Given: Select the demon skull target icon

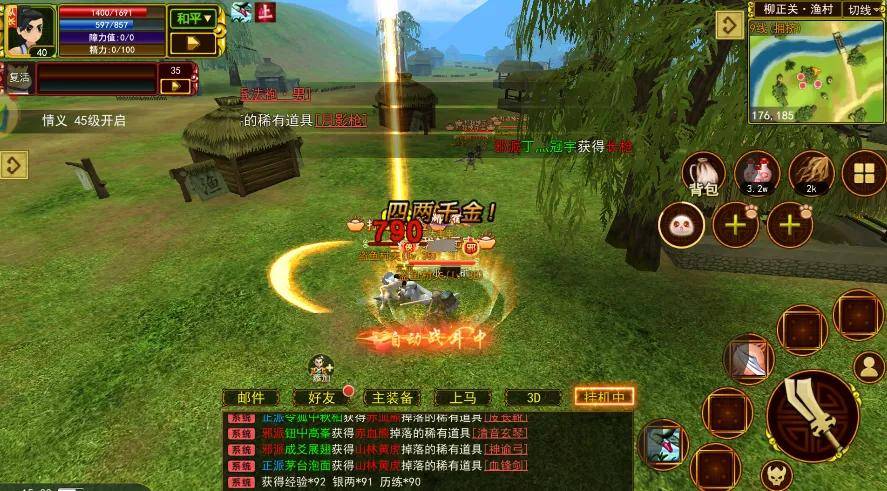Looking at the screenshot, I should (774, 473).
